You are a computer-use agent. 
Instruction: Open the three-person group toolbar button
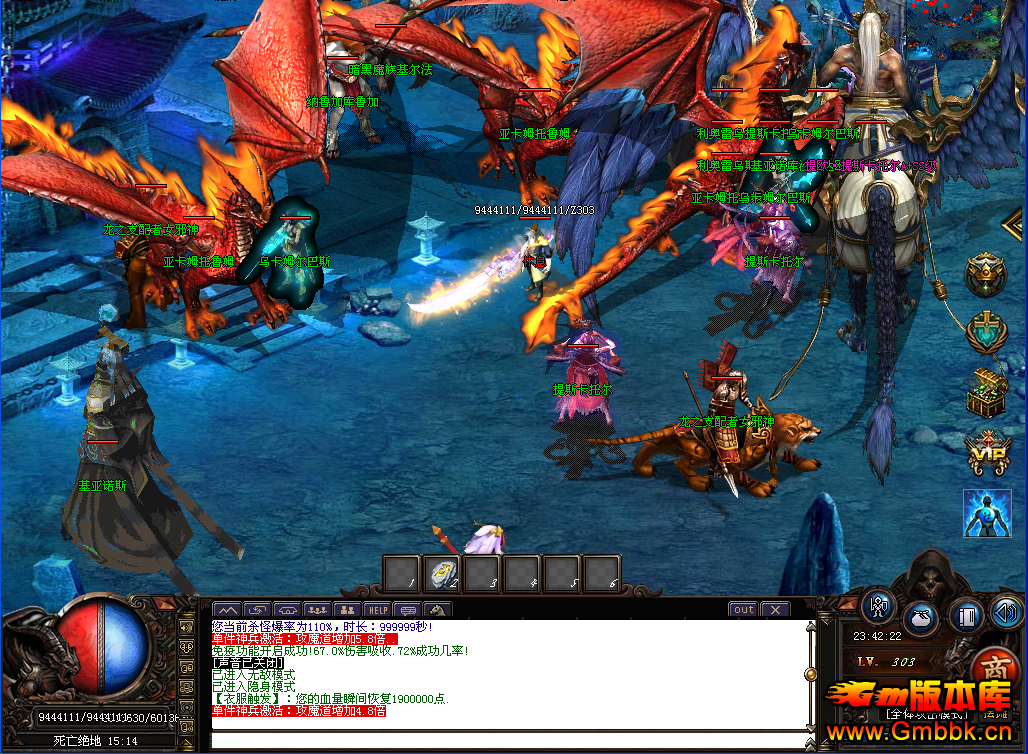pyautogui.click(x=317, y=609)
